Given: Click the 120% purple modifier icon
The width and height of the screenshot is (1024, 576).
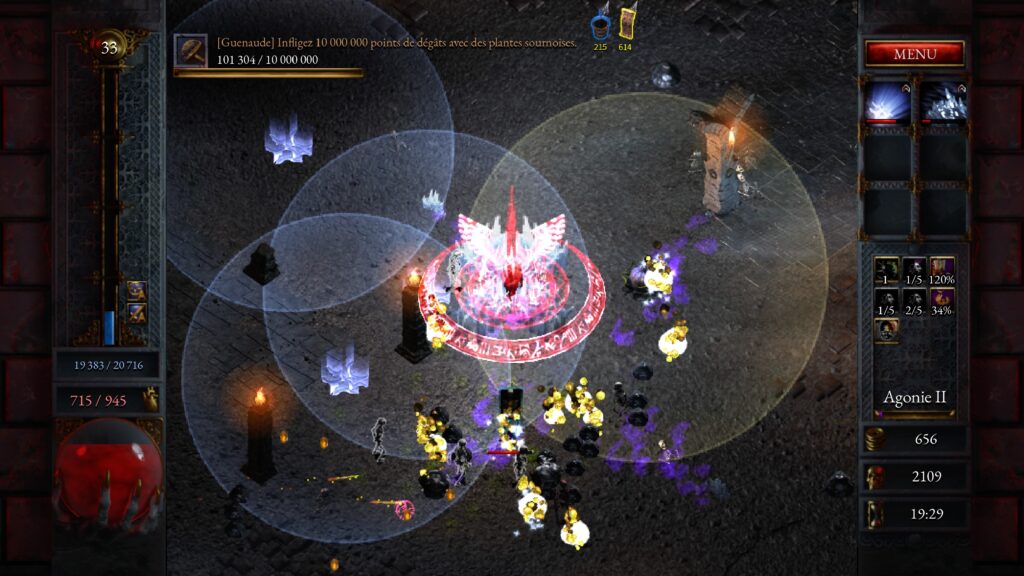Looking at the screenshot, I should pos(942,268).
